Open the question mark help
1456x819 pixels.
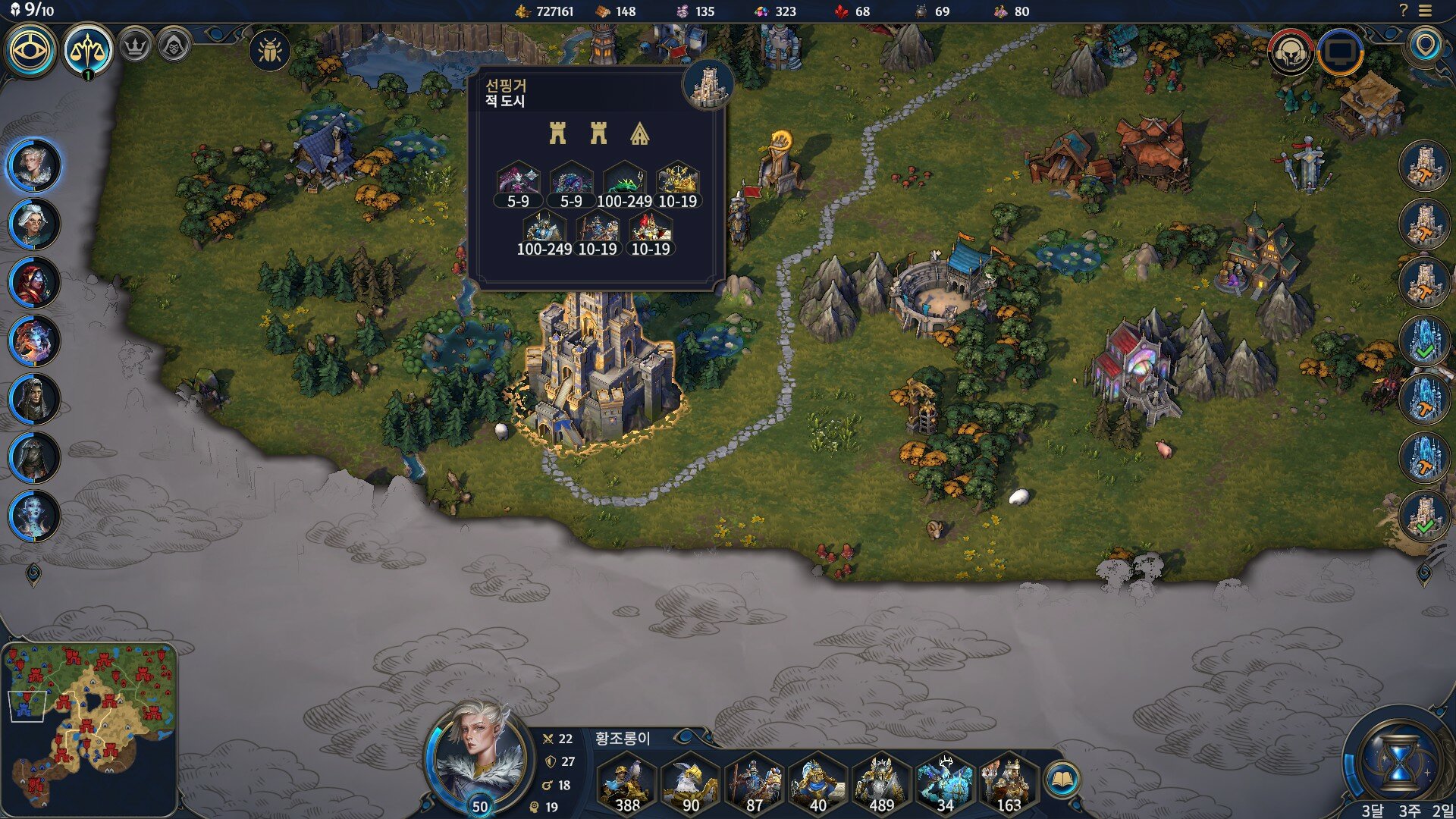pyautogui.click(x=1403, y=11)
